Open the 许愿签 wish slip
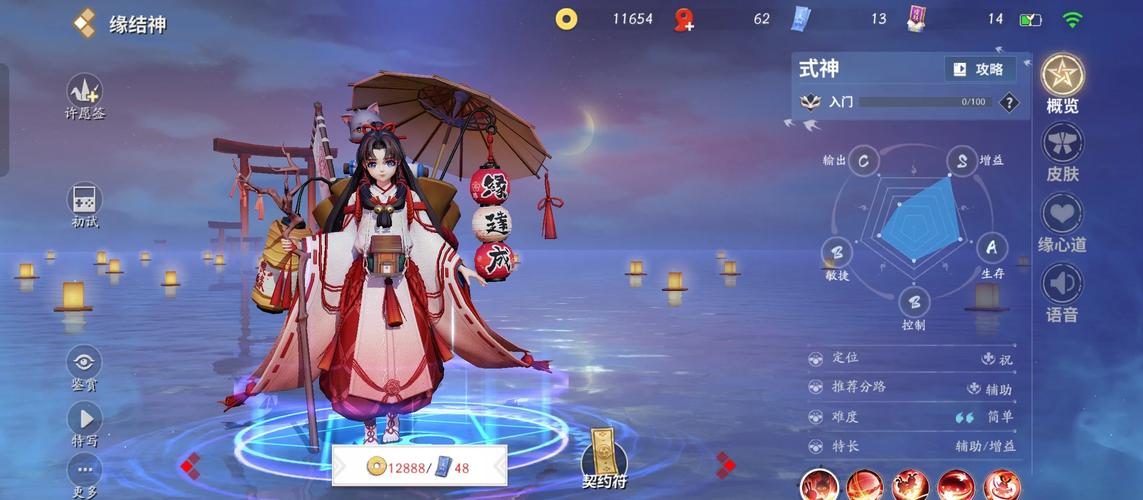Screen dimensions: 1143x500 pos(85,93)
